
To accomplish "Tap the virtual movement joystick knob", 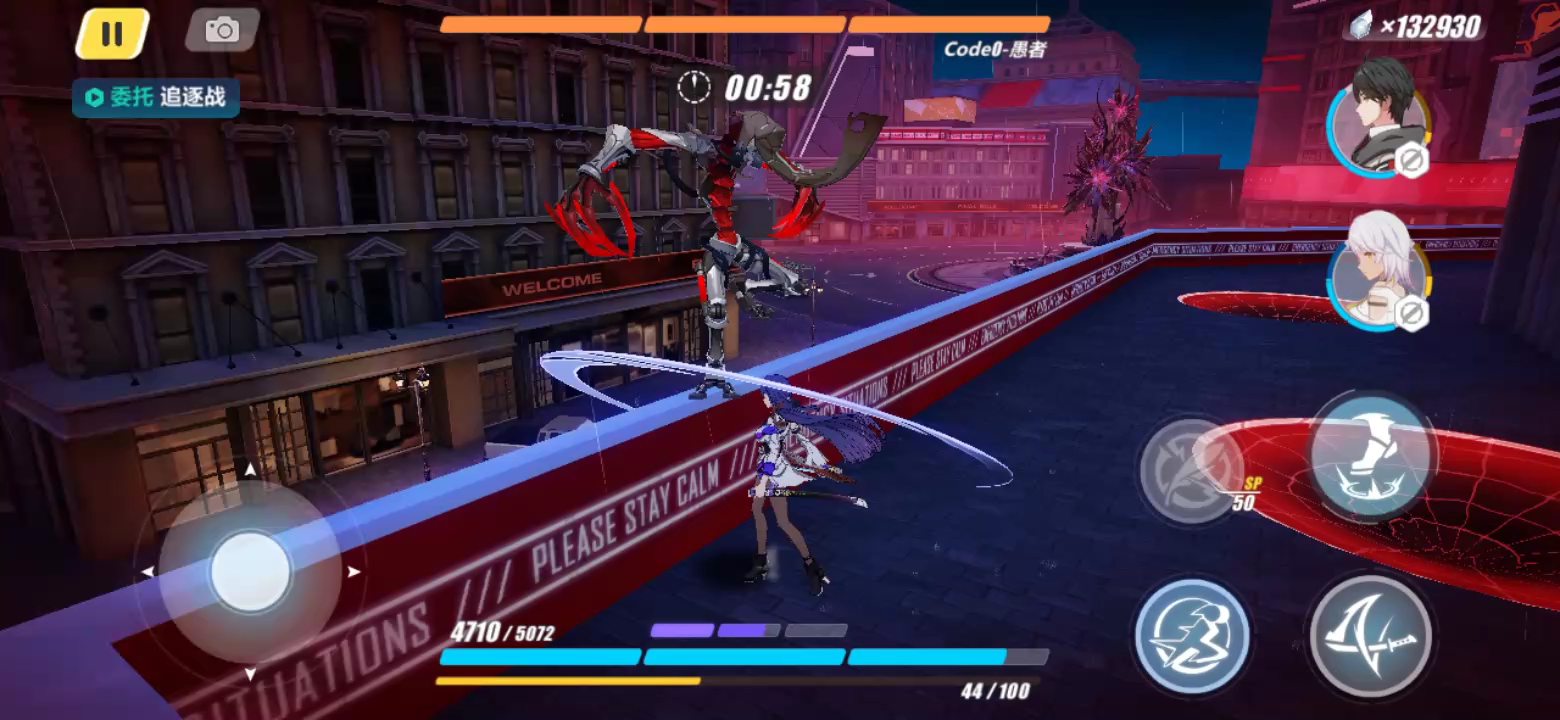I will click(x=250, y=572).
